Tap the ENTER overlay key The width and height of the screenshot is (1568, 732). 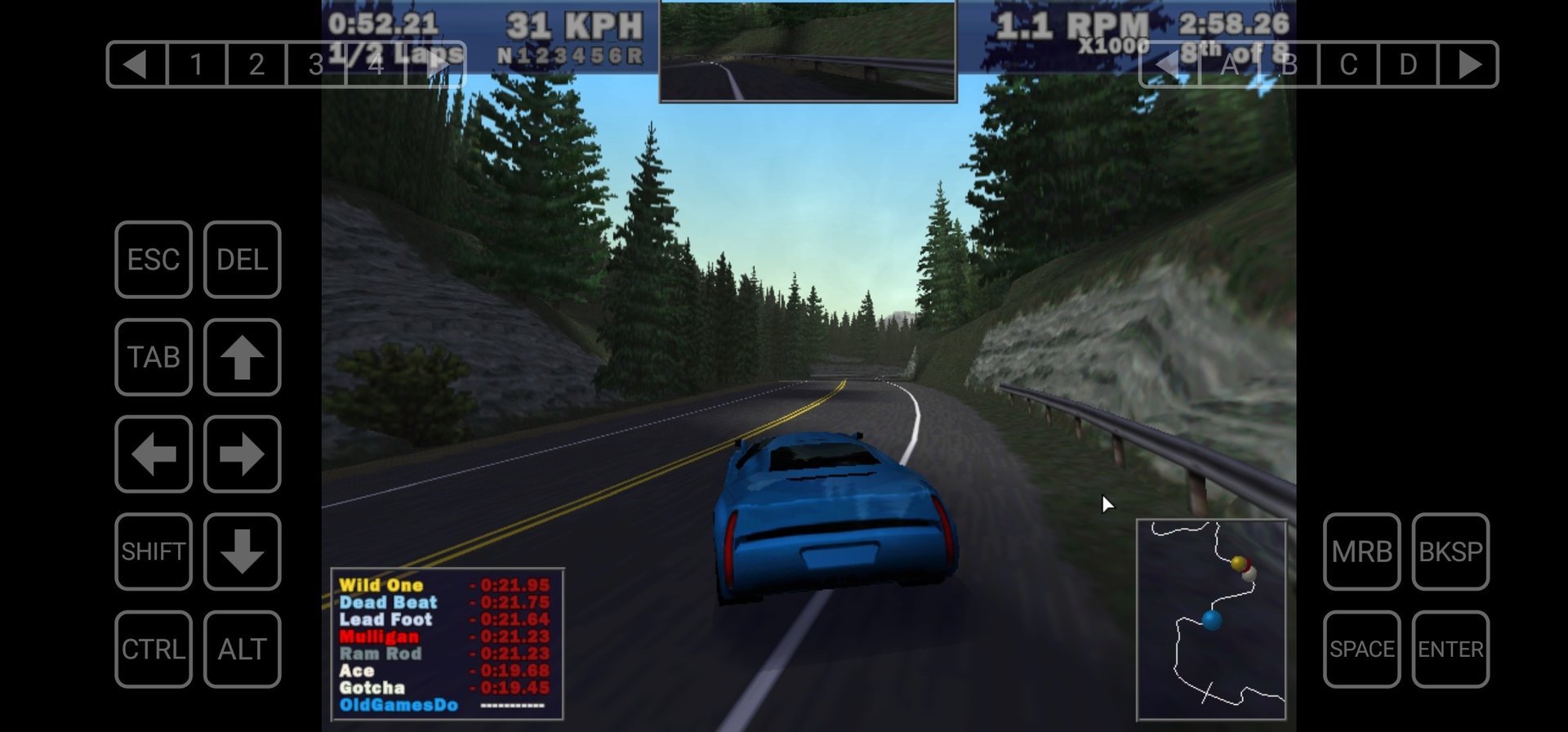[1450, 649]
